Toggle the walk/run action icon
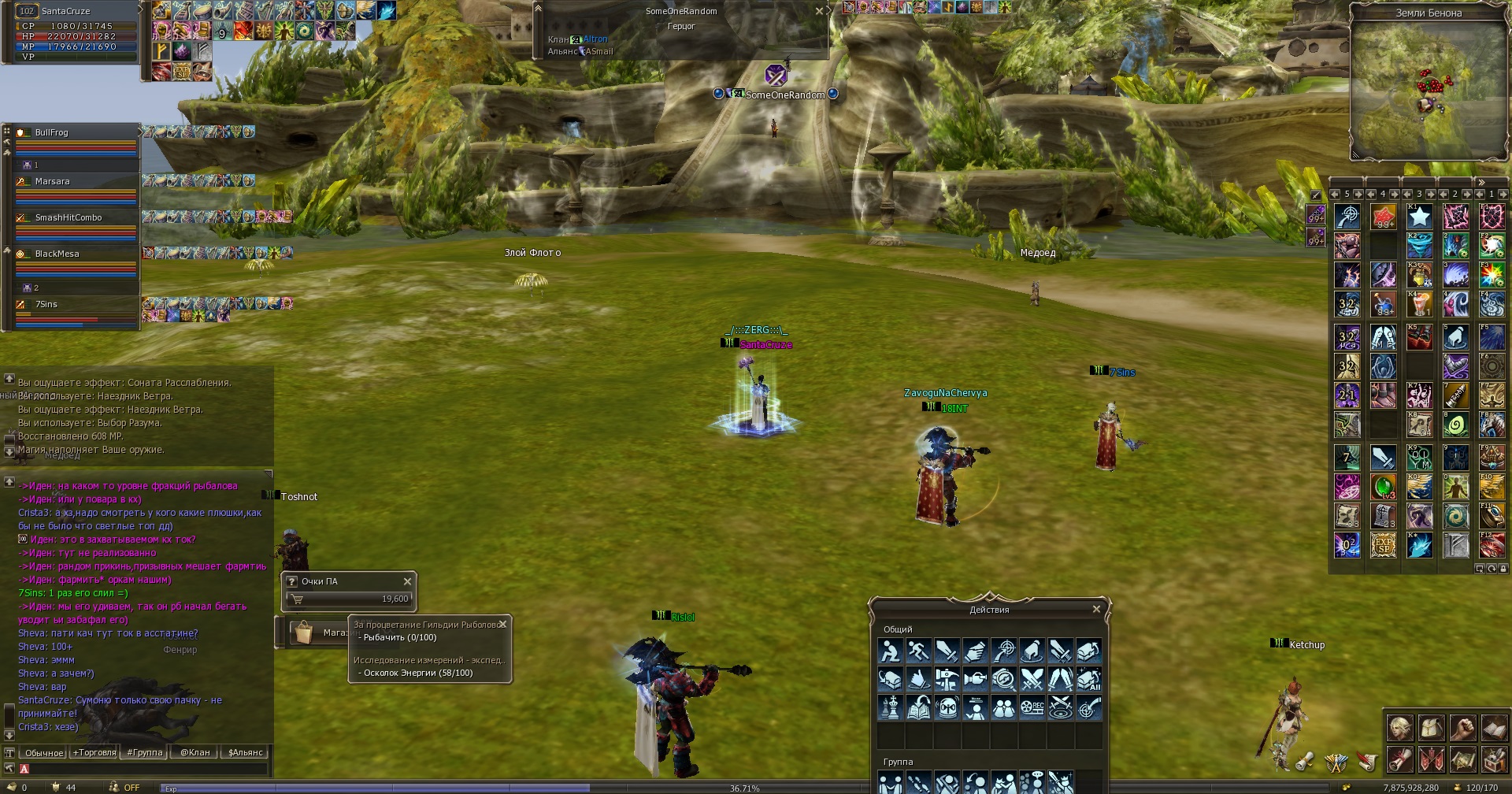The width and height of the screenshot is (1512, 794). 918,651
